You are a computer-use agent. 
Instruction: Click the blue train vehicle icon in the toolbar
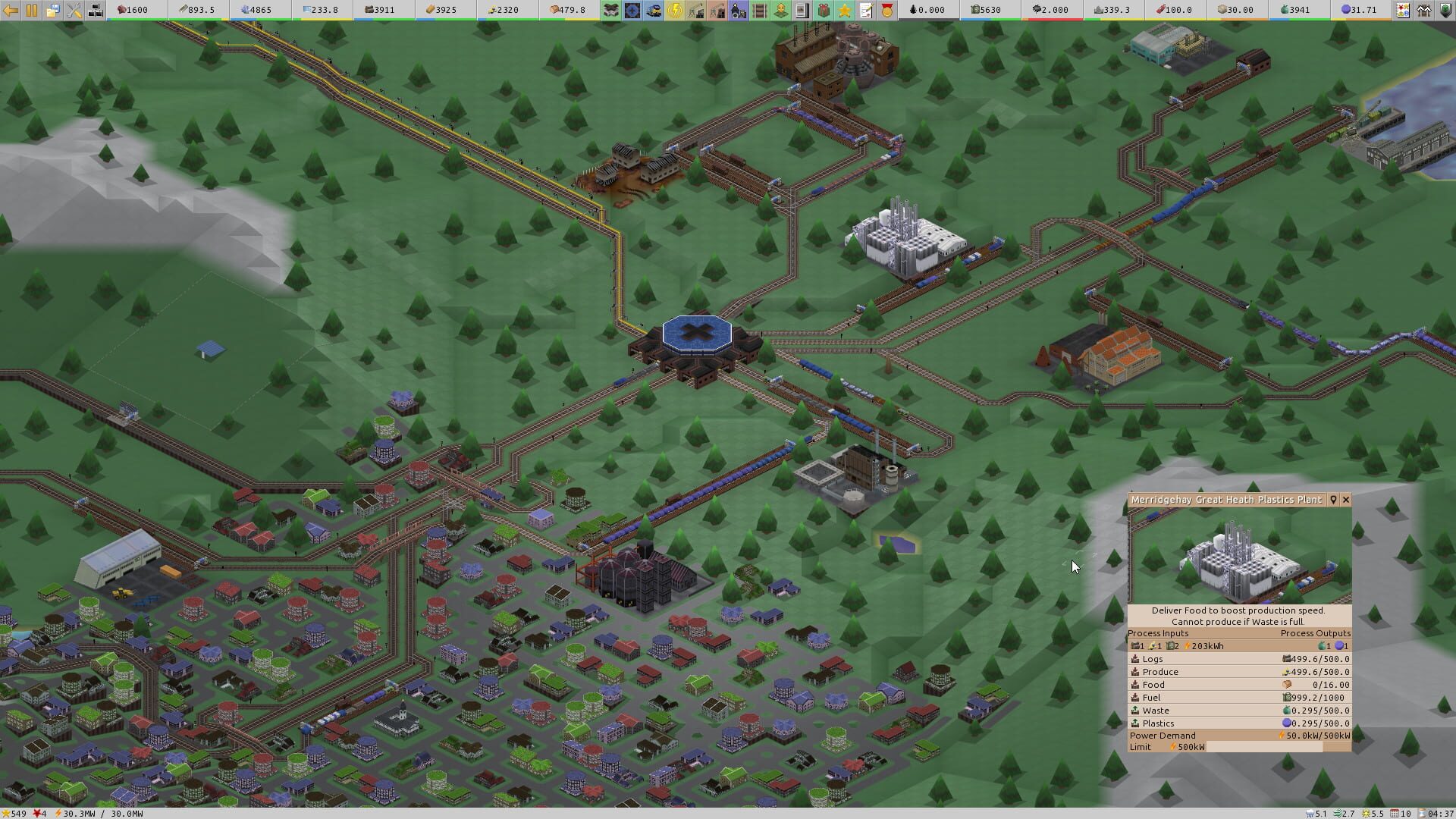[652, 10]
